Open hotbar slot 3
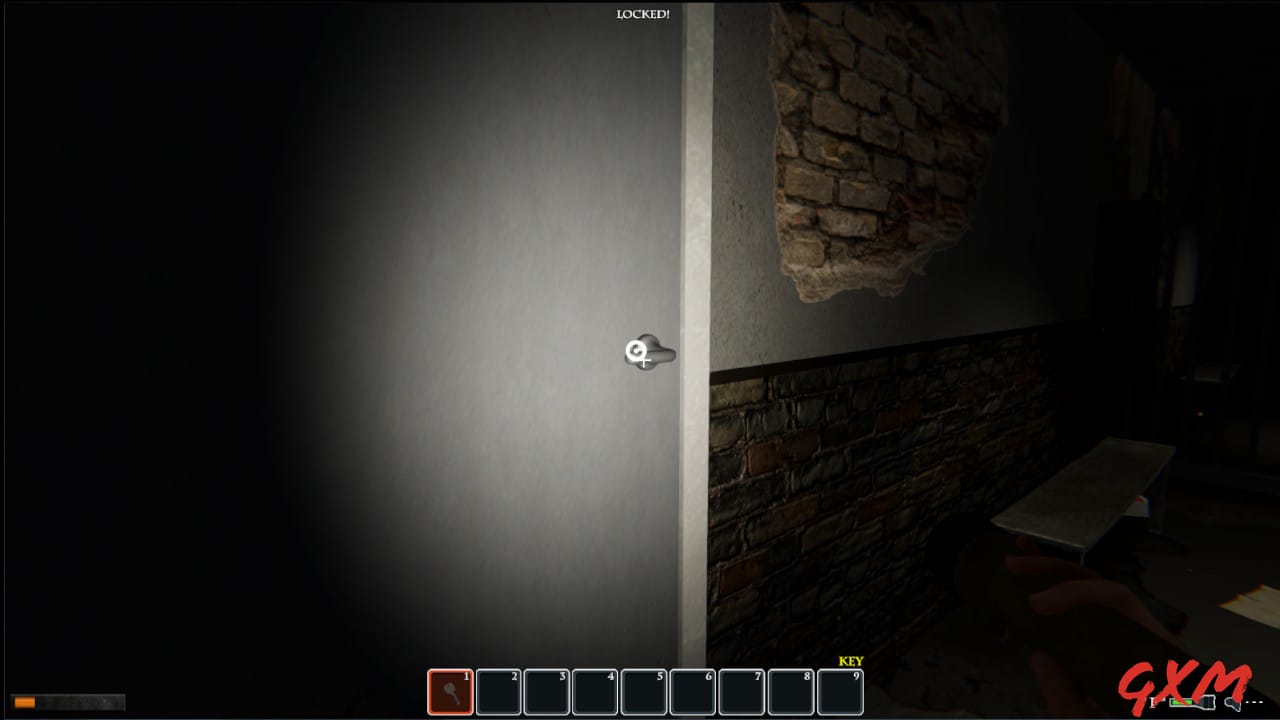The height and width of the screenshot is (720, 1280). (x=546, y=690)
